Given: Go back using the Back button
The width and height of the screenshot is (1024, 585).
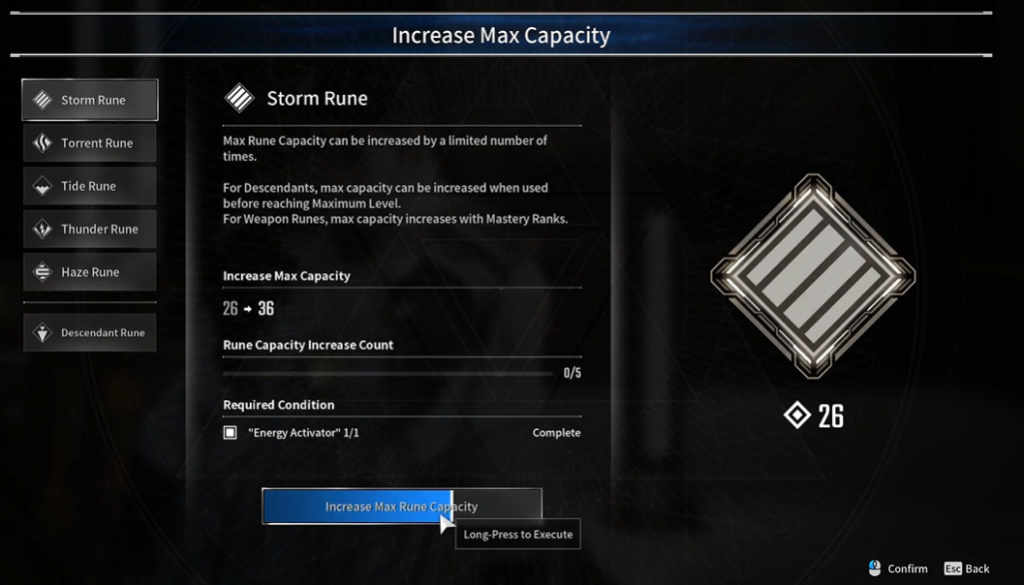Looking at the screenshot, I should [966, 568].
